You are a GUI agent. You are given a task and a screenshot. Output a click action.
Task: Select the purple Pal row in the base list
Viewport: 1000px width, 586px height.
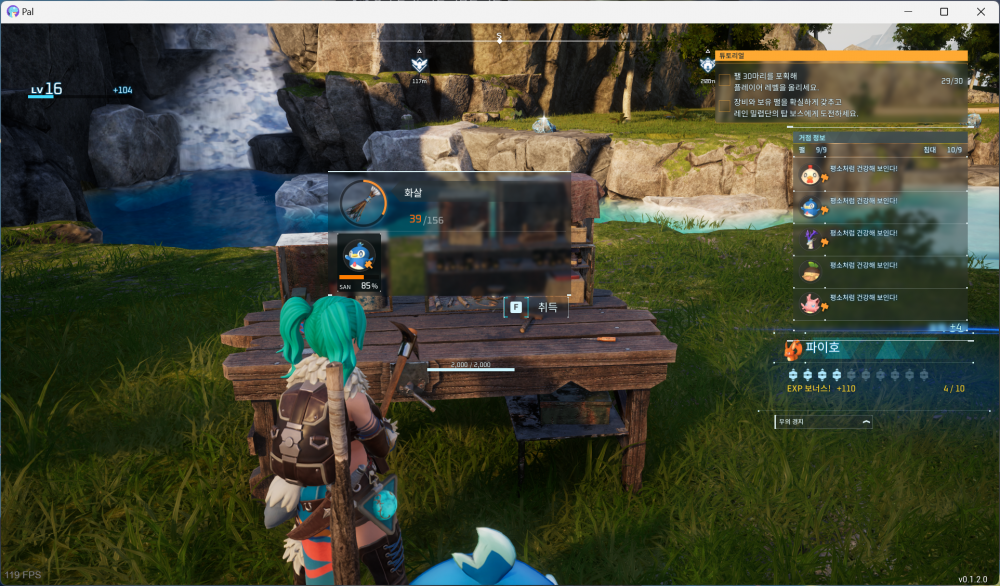(880, 238)
